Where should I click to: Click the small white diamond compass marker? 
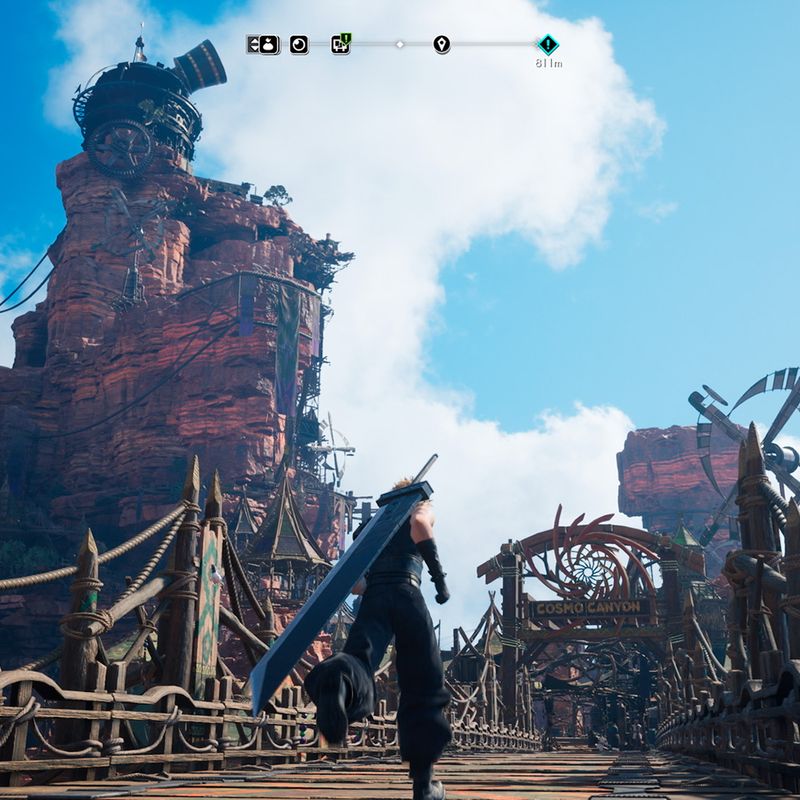[x=400, y=44]
